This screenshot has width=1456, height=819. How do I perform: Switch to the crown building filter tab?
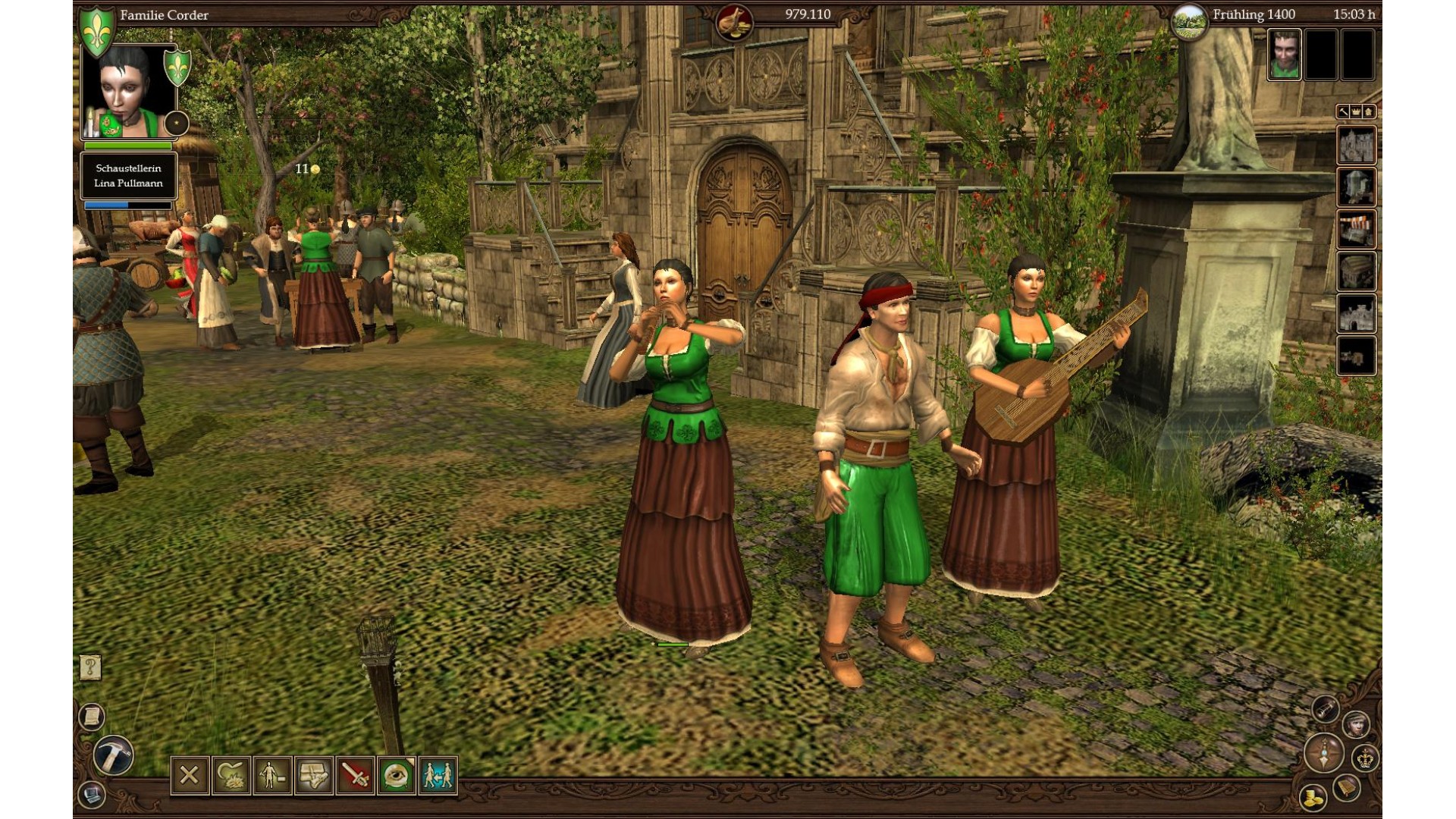(1356, 112)
